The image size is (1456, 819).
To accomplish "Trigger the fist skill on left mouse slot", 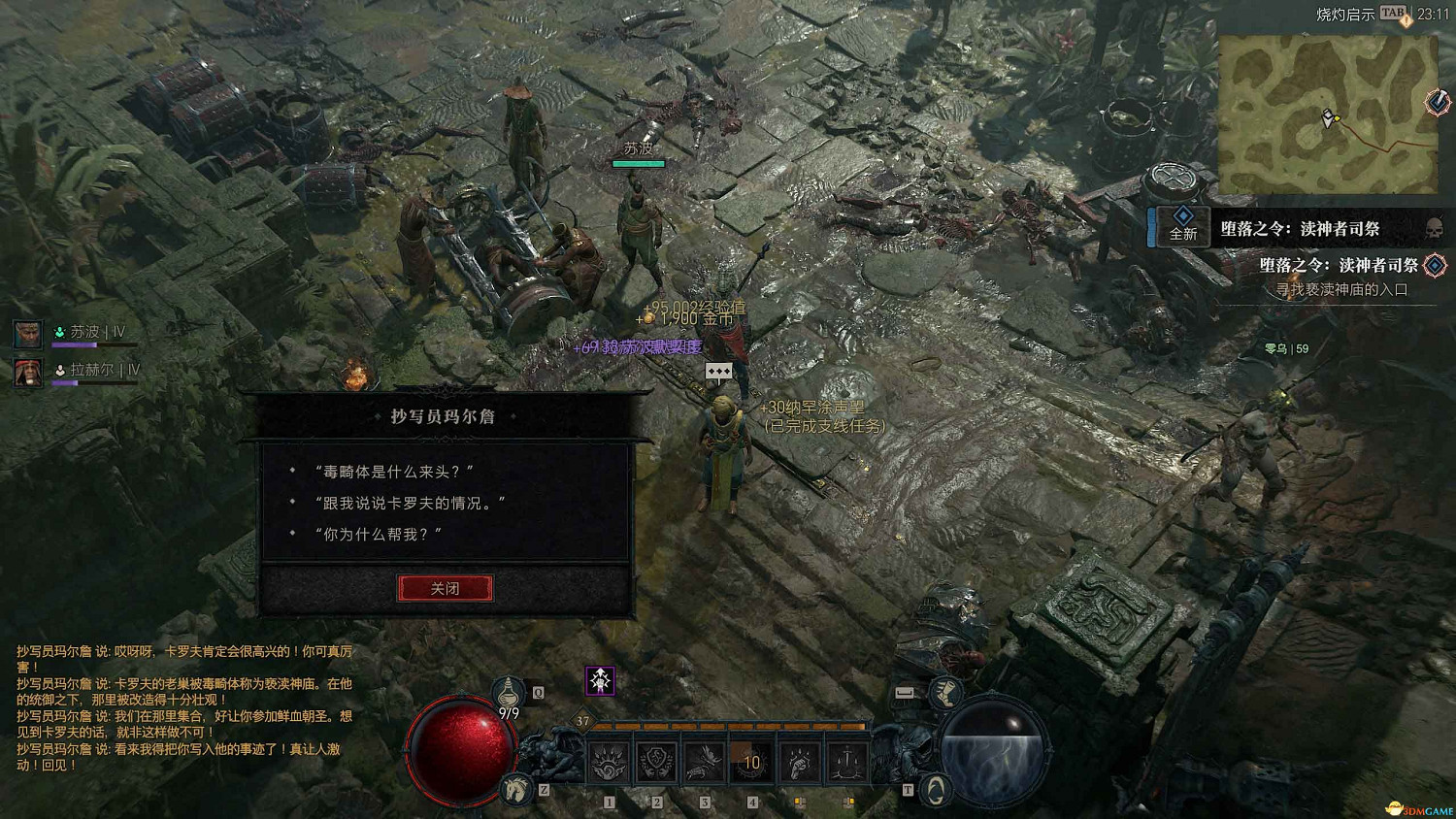I will tap(799, 762).
